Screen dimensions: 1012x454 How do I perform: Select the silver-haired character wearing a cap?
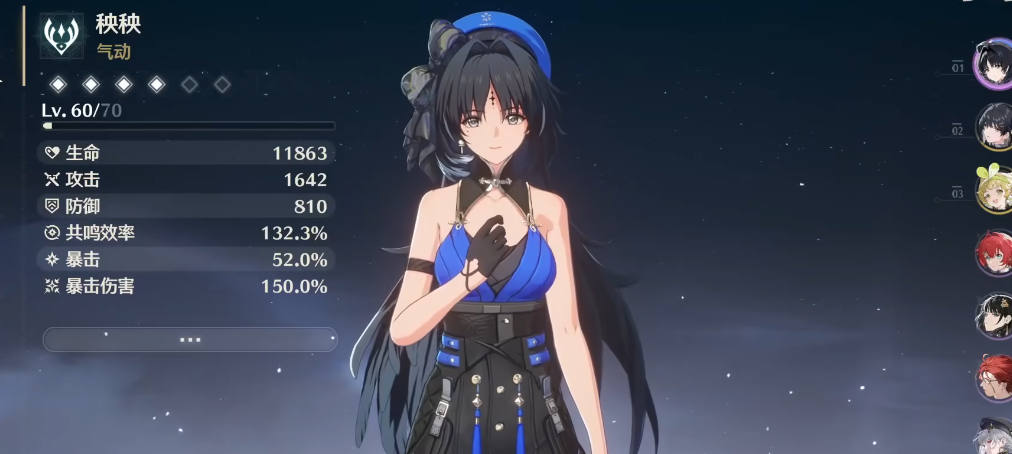click(994, 436)
